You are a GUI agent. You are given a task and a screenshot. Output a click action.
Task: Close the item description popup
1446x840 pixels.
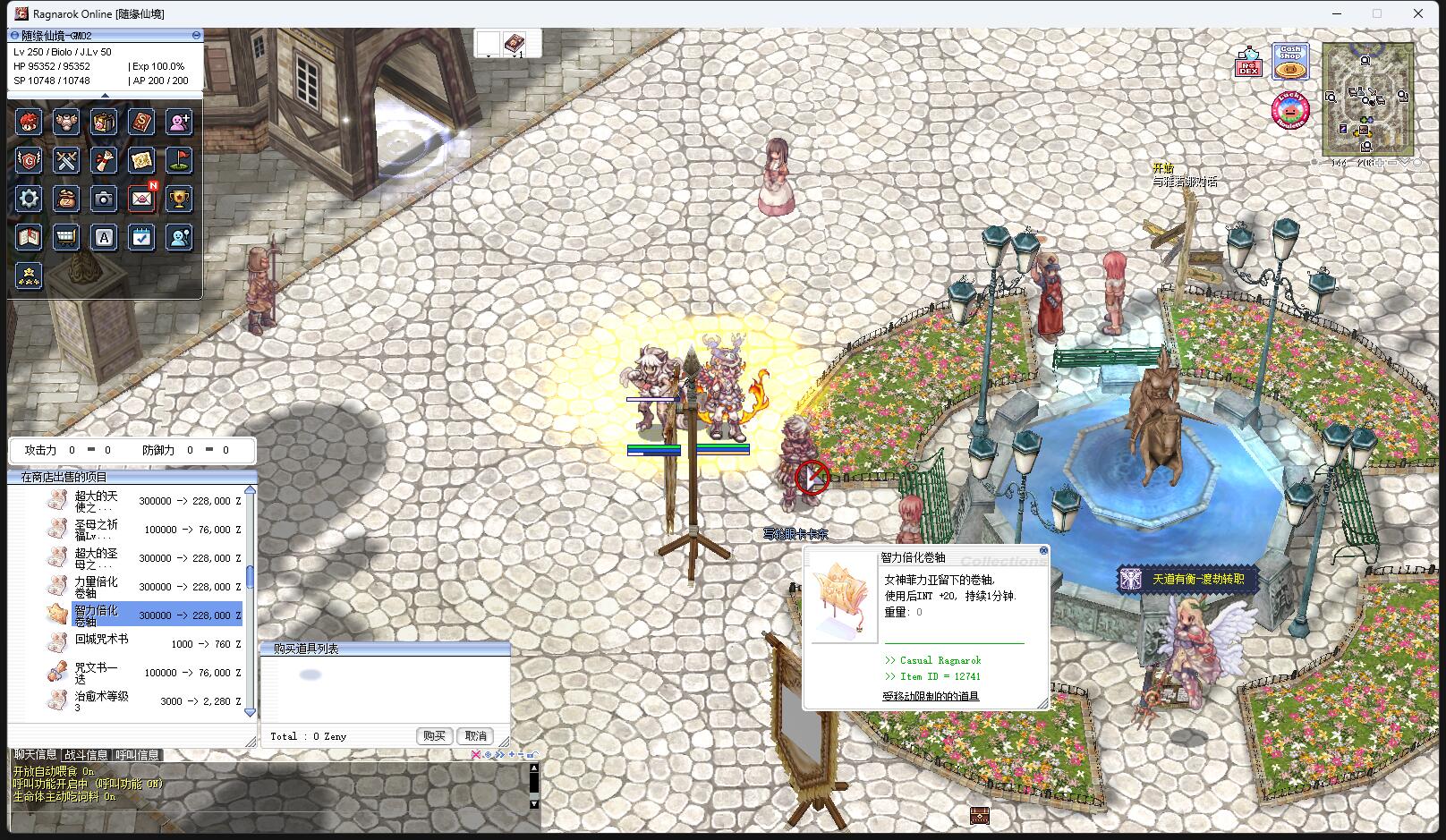tap(1043, 551)
